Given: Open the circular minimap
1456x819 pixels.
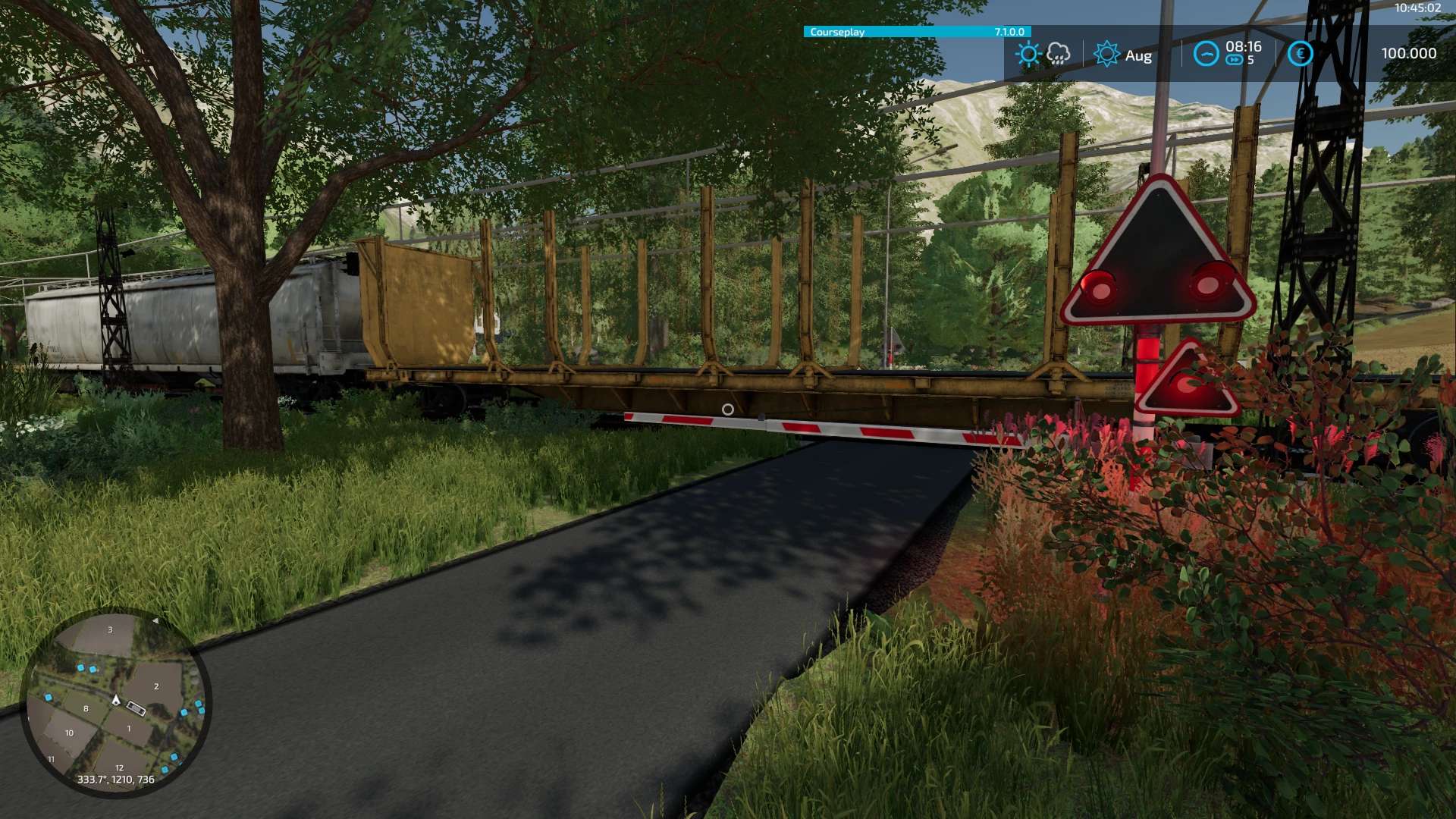Looking at the screenshot, I should [x=115, y=702].
